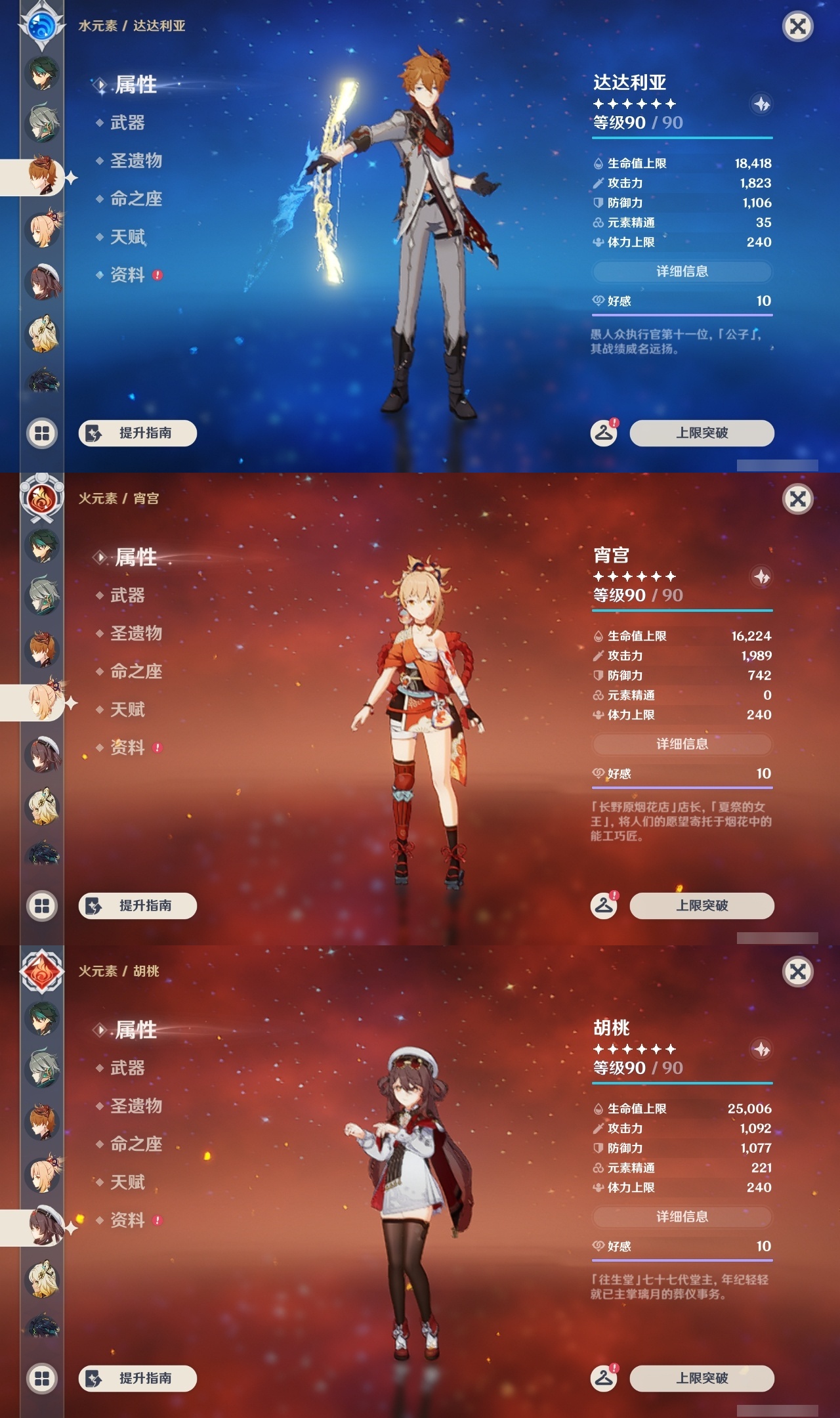840x1418 pixels.
Task: Open the 提升指南 guide for 宵宫
Action: (x=137, y=906)
